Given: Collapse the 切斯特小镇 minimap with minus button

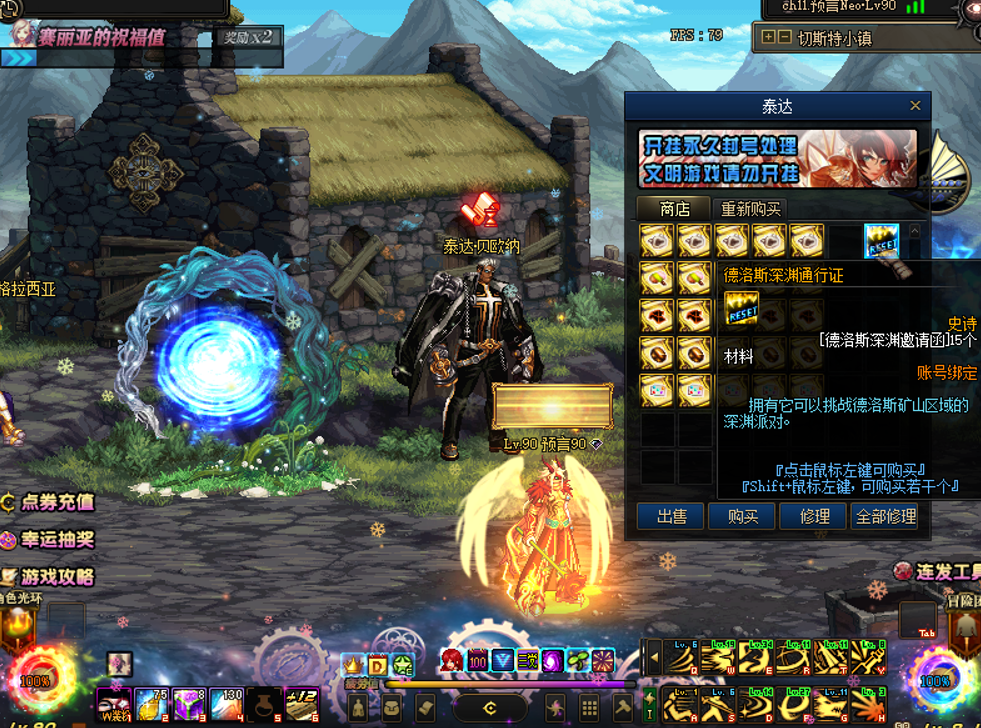Looking at the screenshot, I should coord(784,38).
